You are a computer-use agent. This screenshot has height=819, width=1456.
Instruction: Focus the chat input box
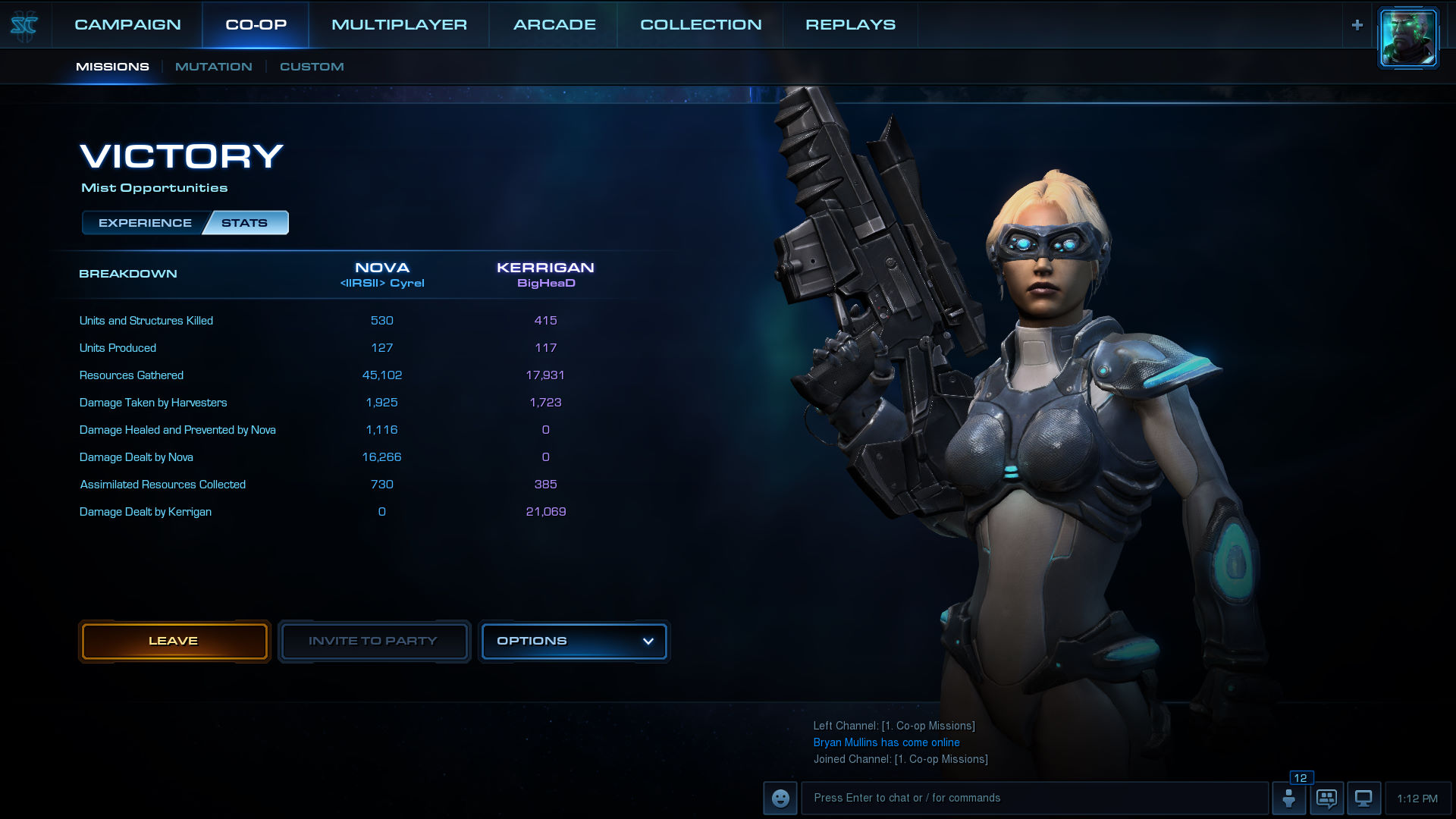point(1034,798)
